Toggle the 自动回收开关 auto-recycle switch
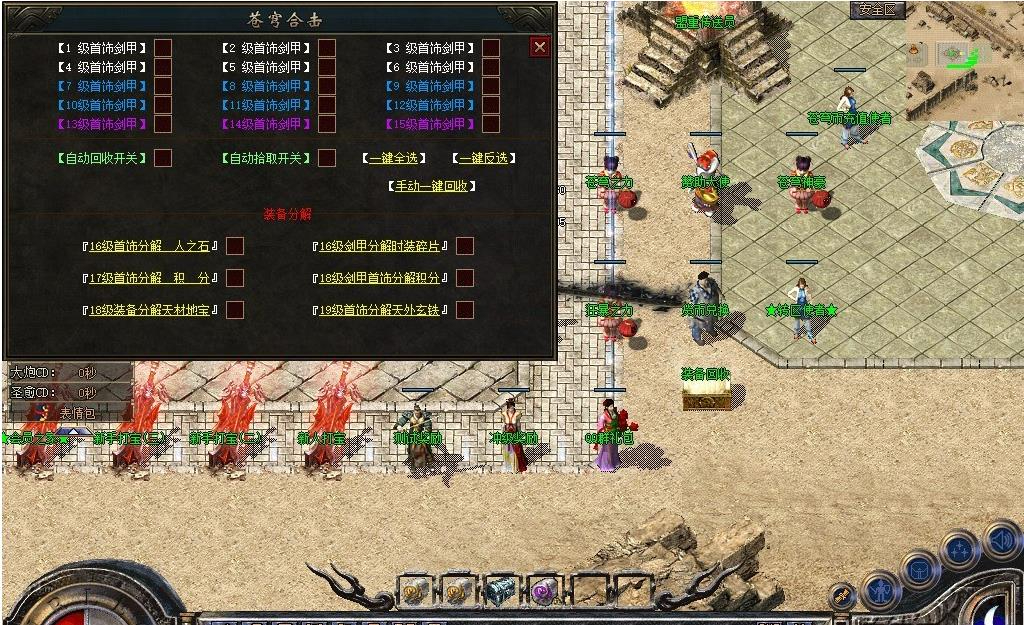 (x=163, y=158)
